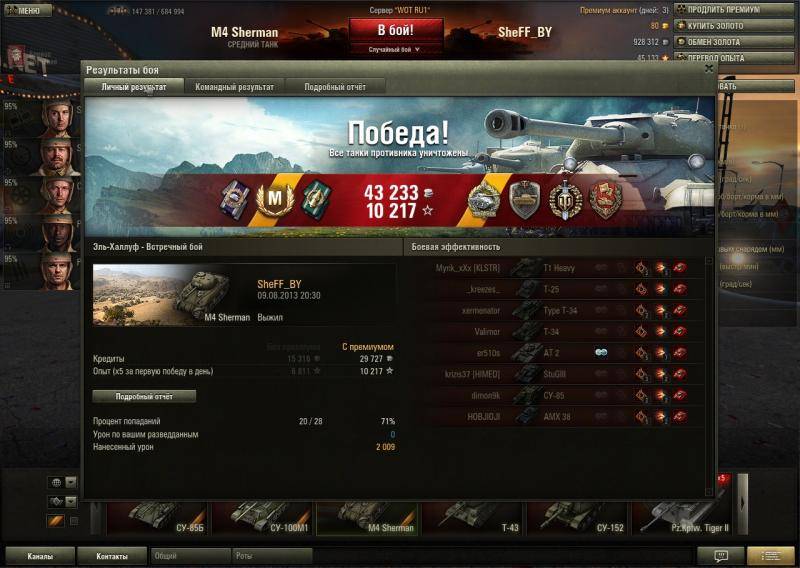Screen dimensions: 800x568
Task: Open the Контакты list
Action: [112, 556]
